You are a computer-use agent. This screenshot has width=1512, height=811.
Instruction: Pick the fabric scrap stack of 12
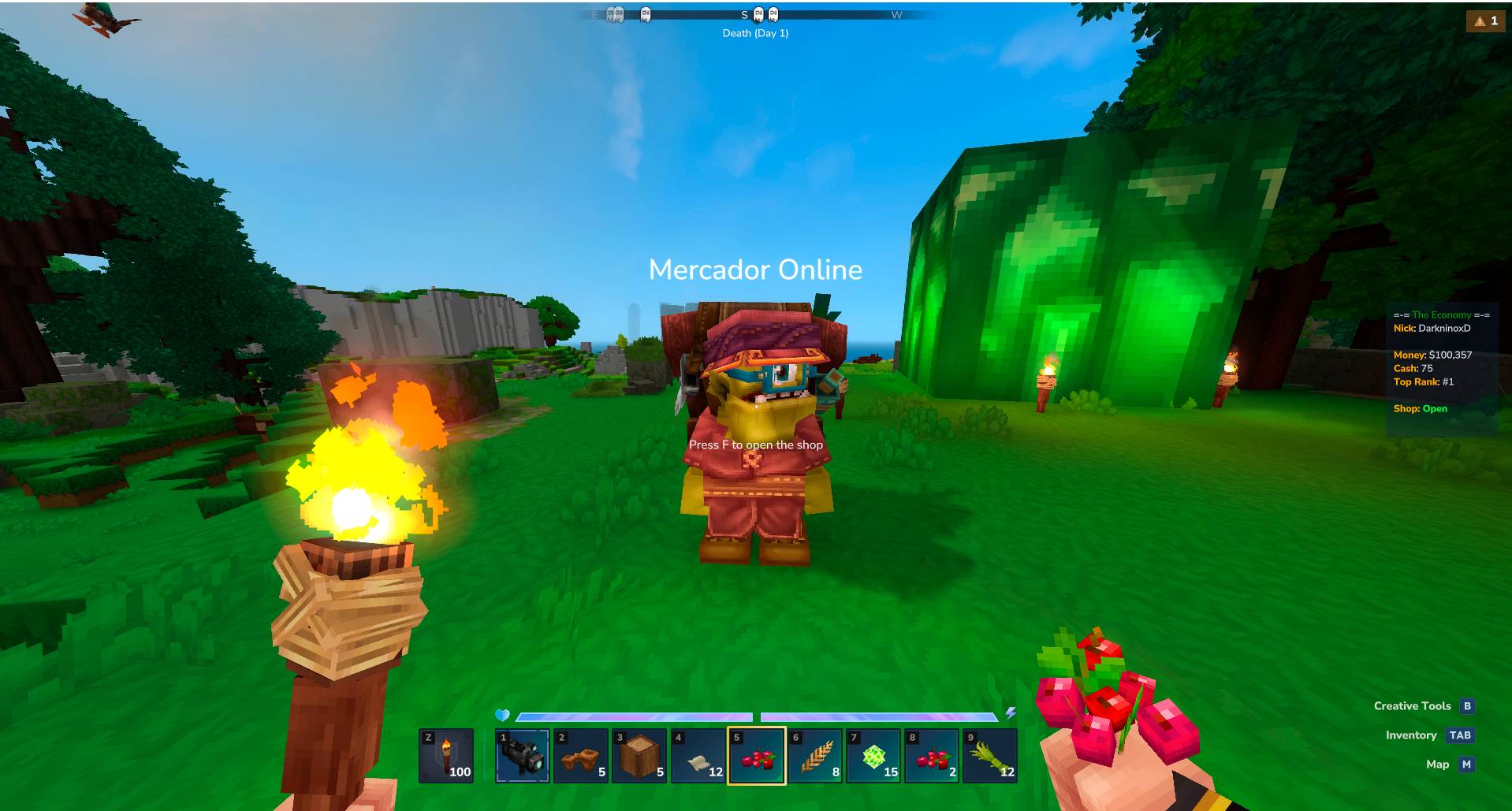698,756
